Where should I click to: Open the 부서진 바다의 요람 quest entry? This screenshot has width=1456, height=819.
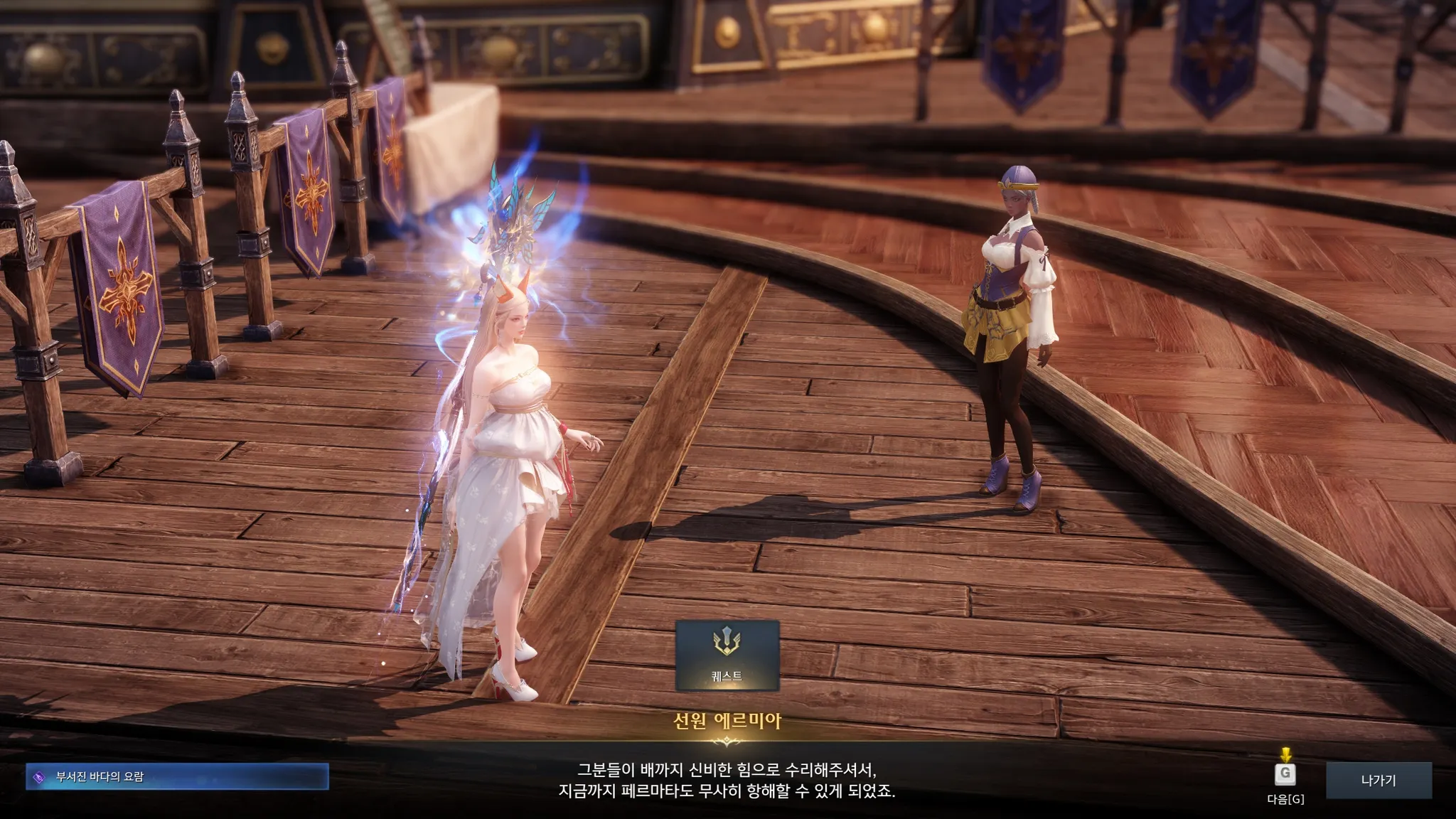coord(177,777)
